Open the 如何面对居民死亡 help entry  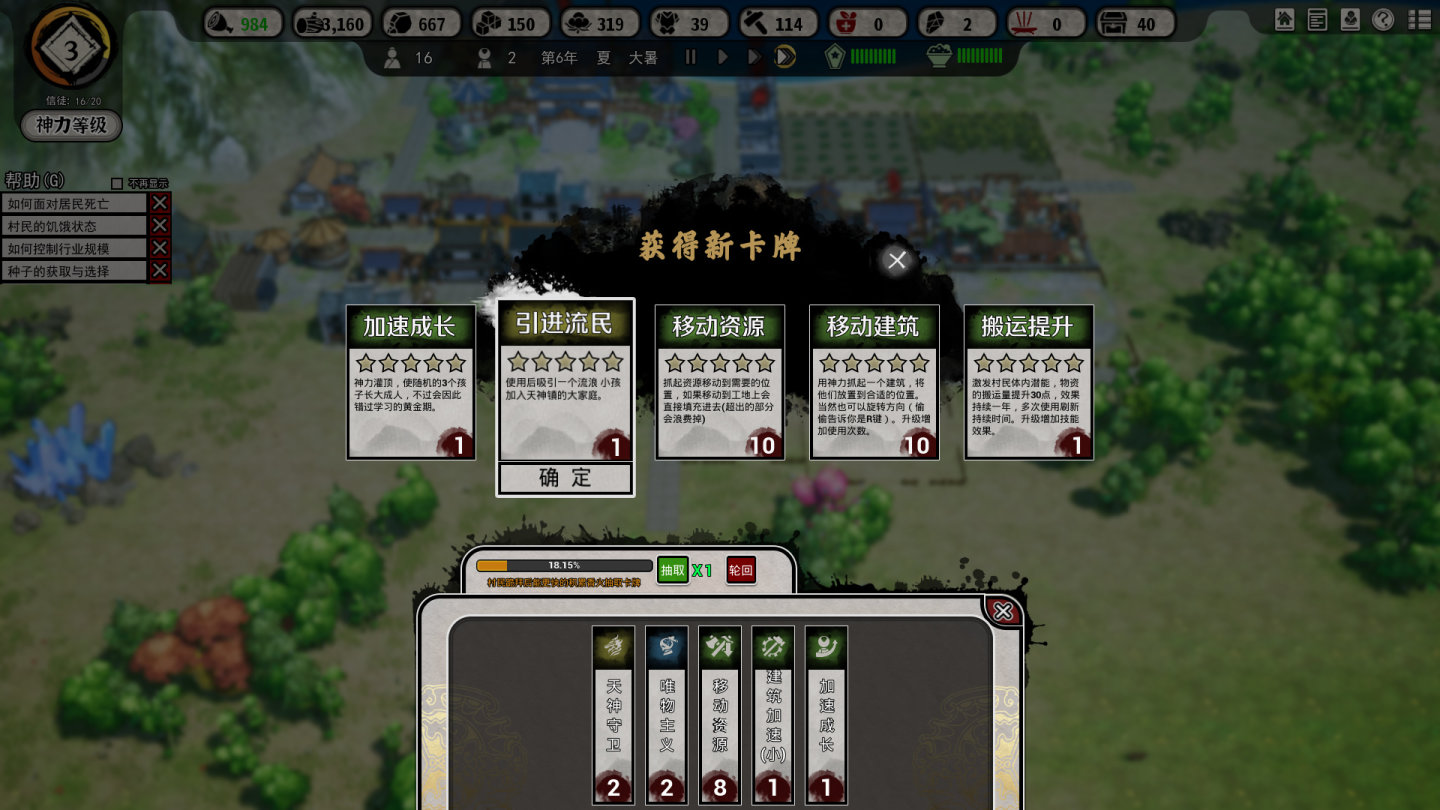click(x=76, y=203)
